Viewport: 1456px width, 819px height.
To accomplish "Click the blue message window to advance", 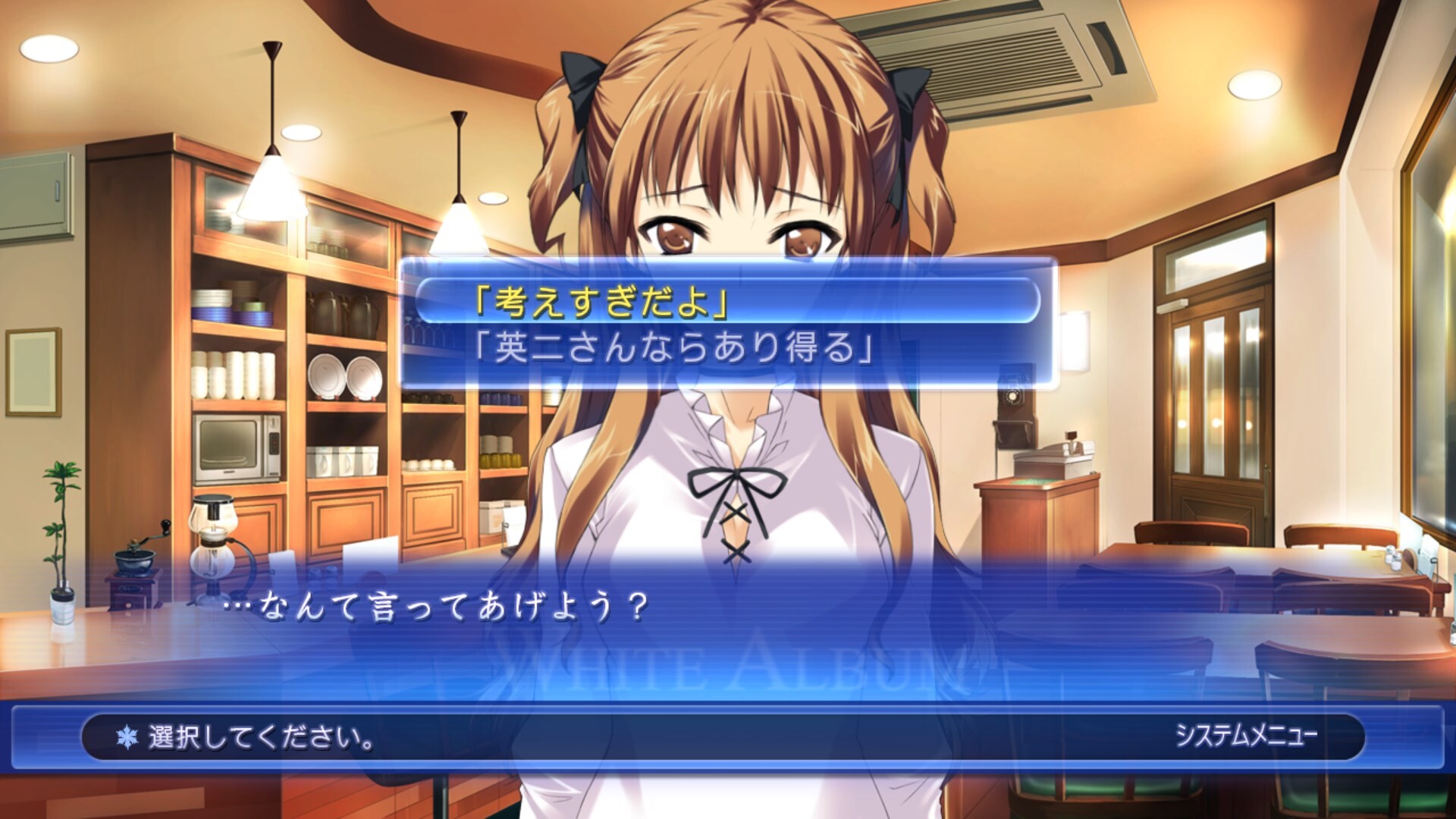I will click(728, 629).
